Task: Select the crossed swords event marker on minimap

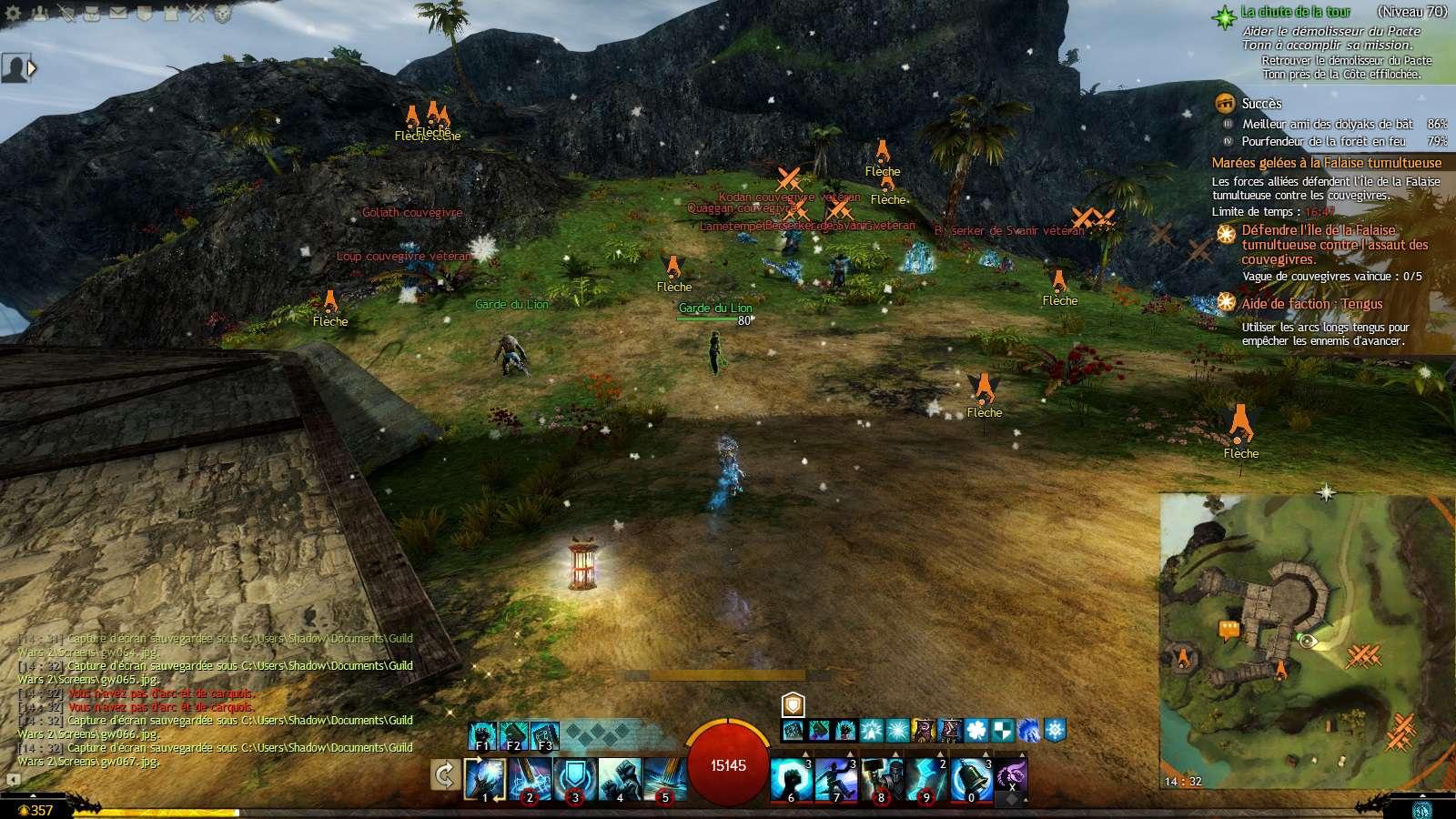Action: click(1363, 655)
